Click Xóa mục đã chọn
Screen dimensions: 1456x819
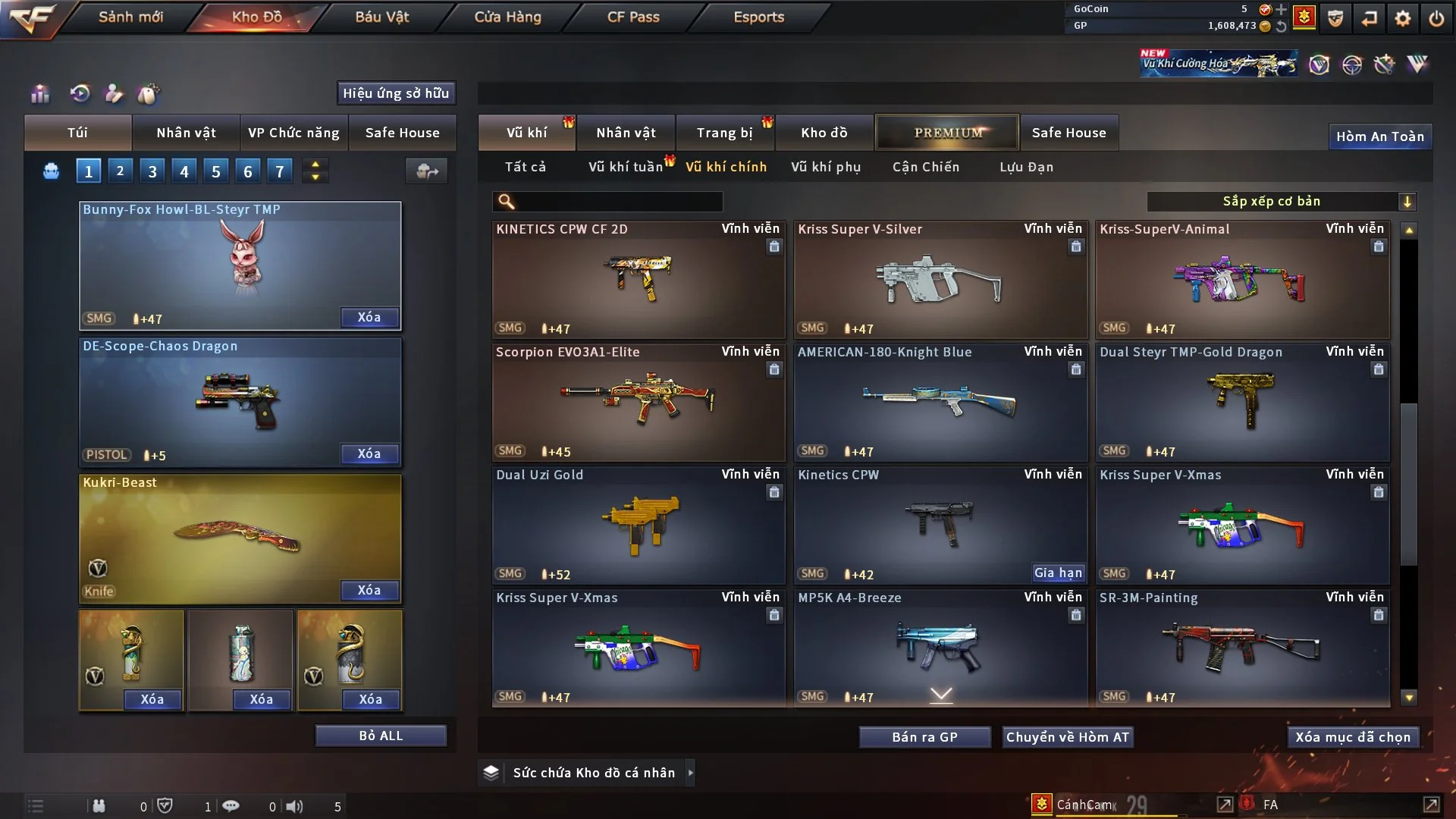pyautogui.click(x=1352, y=737)
